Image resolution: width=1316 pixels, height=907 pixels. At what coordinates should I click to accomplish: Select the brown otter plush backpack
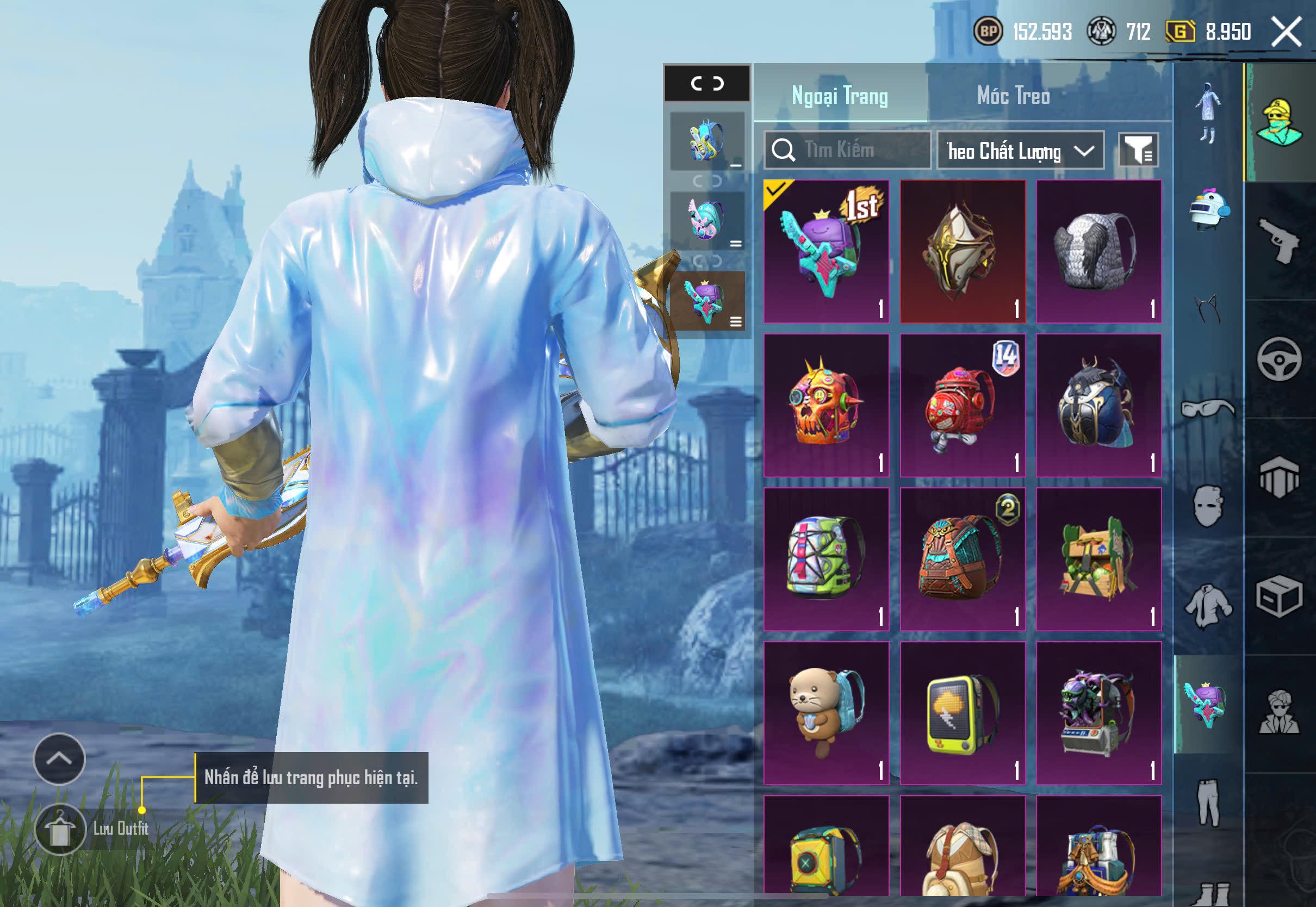coord(825,713)
